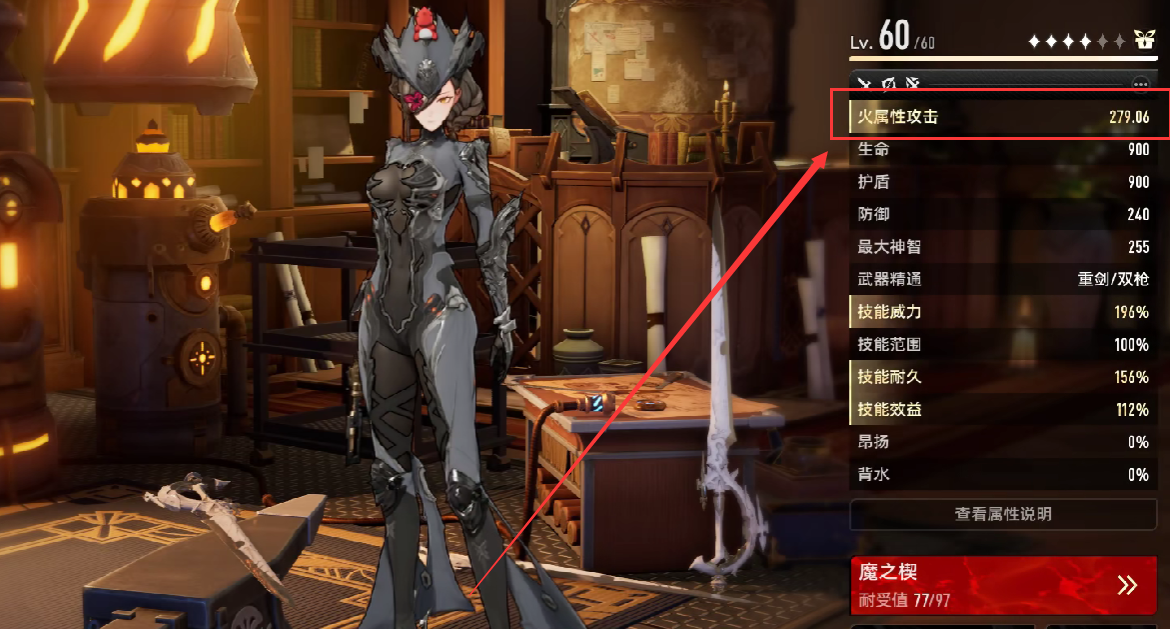Select the 武器精通 stat row
1170x629 pixels.
click(1003, 280)
